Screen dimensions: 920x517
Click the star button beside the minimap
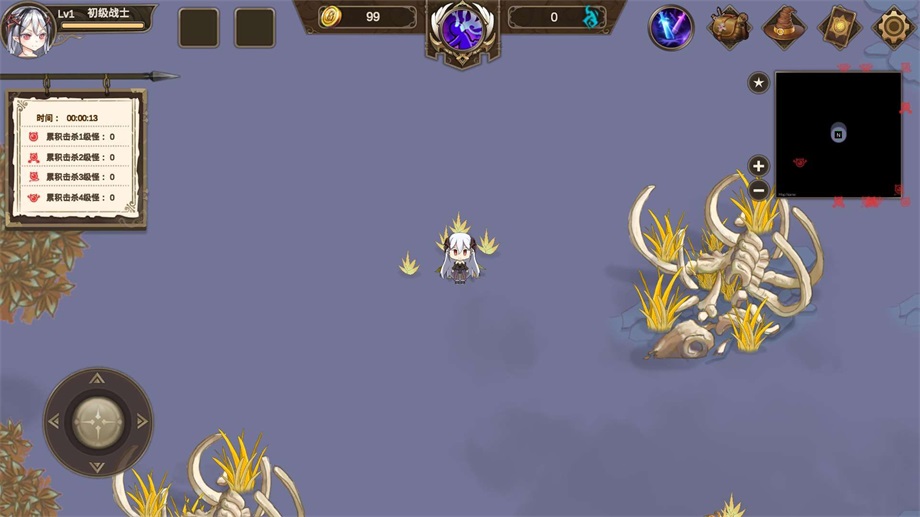759,83
